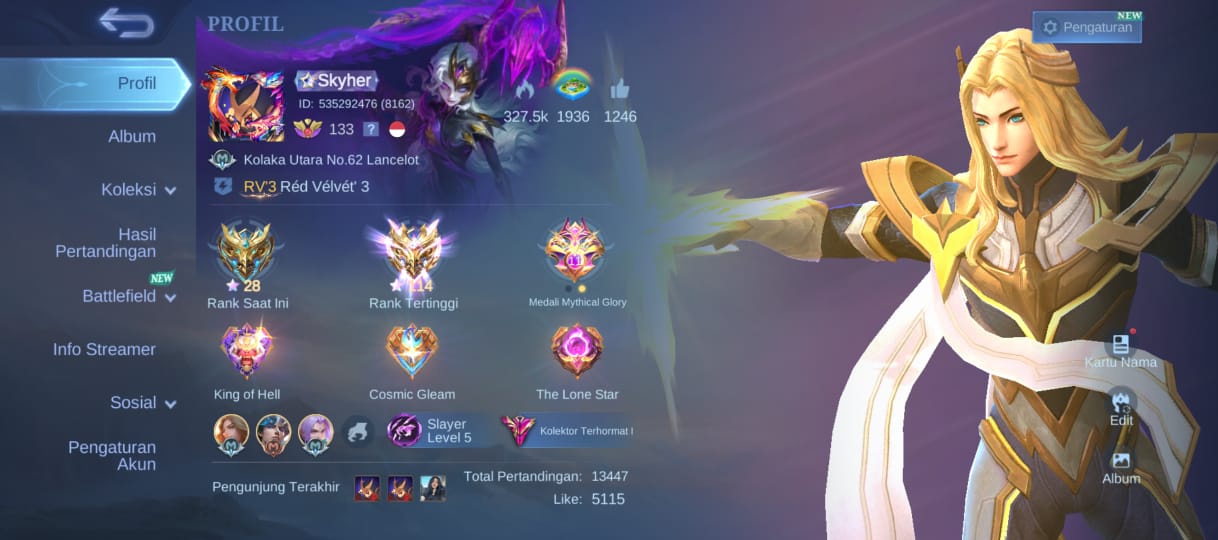
Task: Go back using the return arrow
Action: click(126, 23)
